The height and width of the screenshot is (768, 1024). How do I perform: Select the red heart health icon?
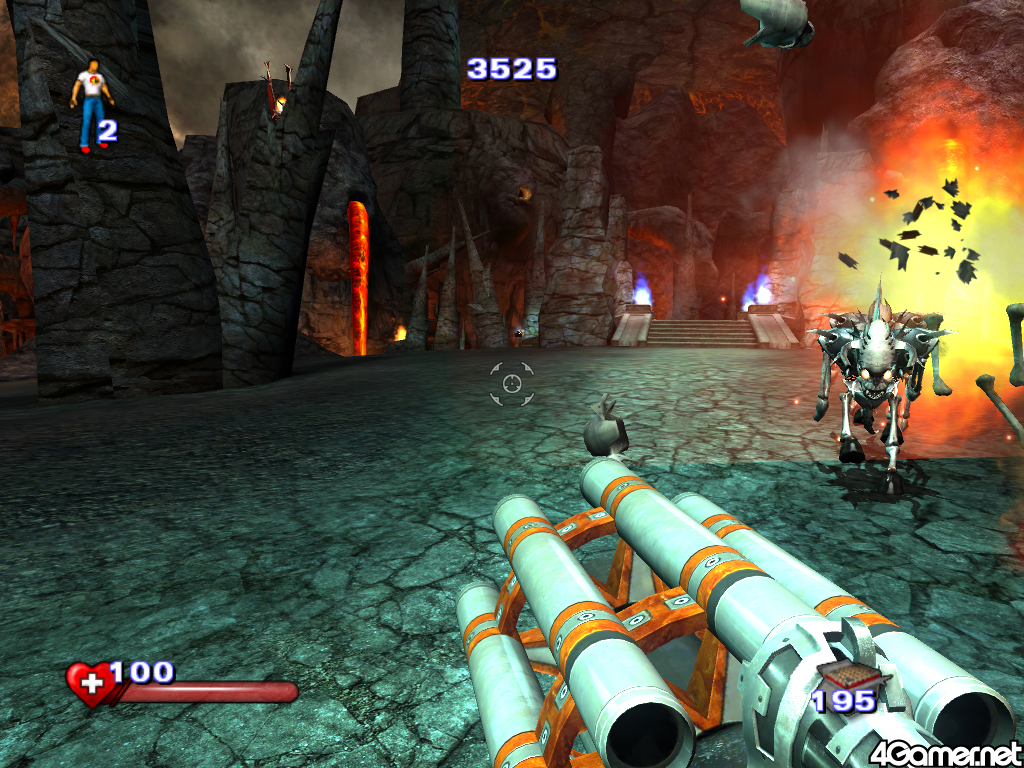(89, 684)
